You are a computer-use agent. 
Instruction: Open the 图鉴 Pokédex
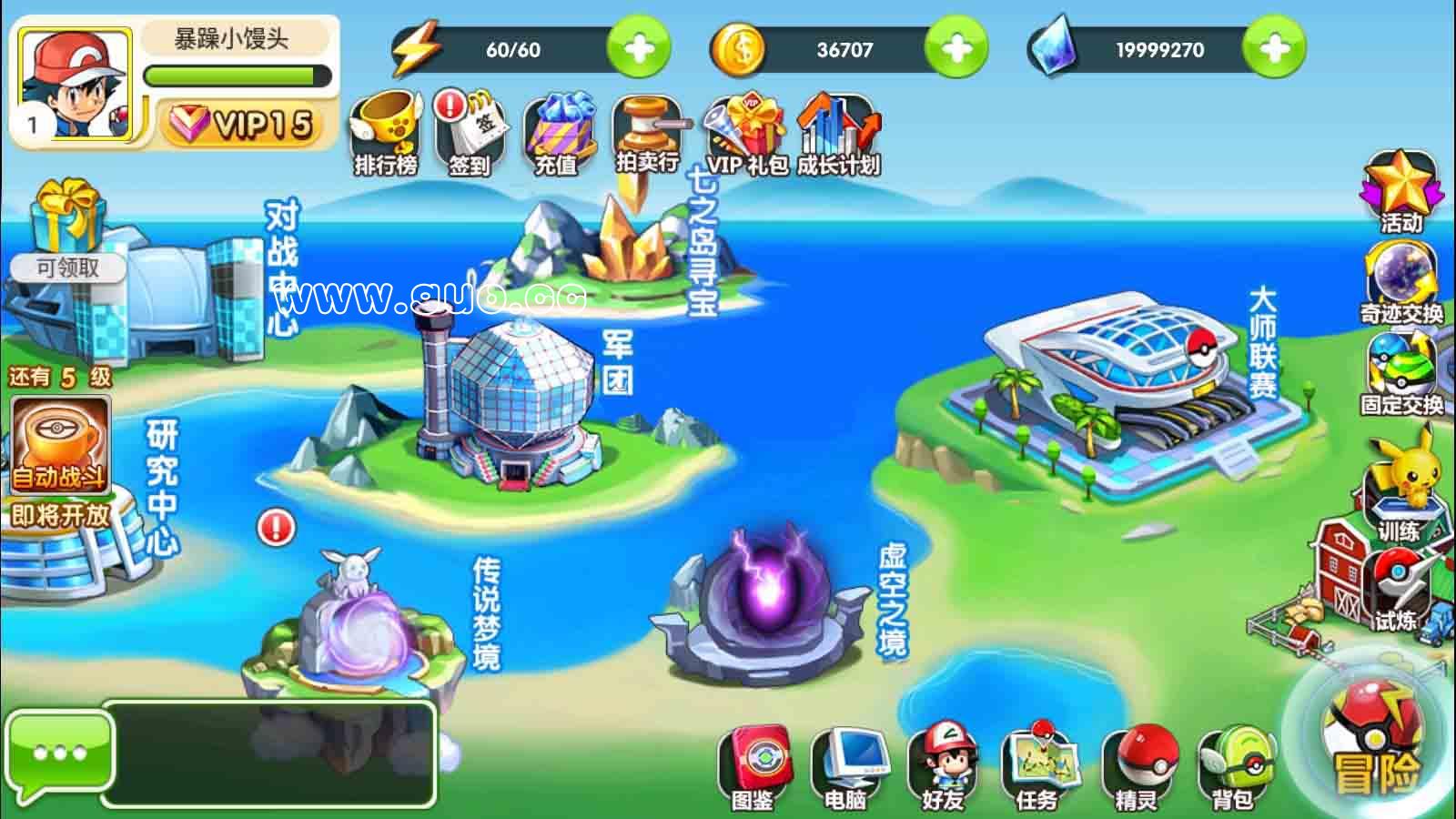[x=753, y=766]
